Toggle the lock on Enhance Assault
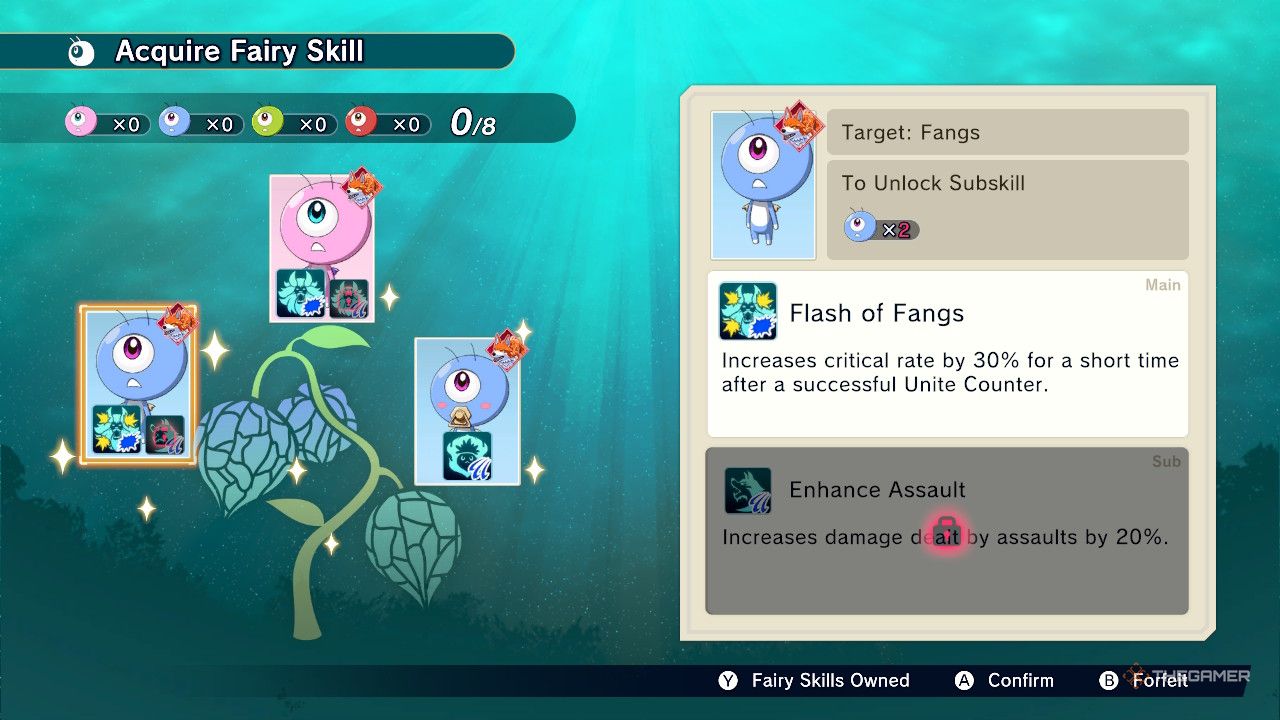Viewport: 1280px width, 720px height. click(x=946, y=531)
